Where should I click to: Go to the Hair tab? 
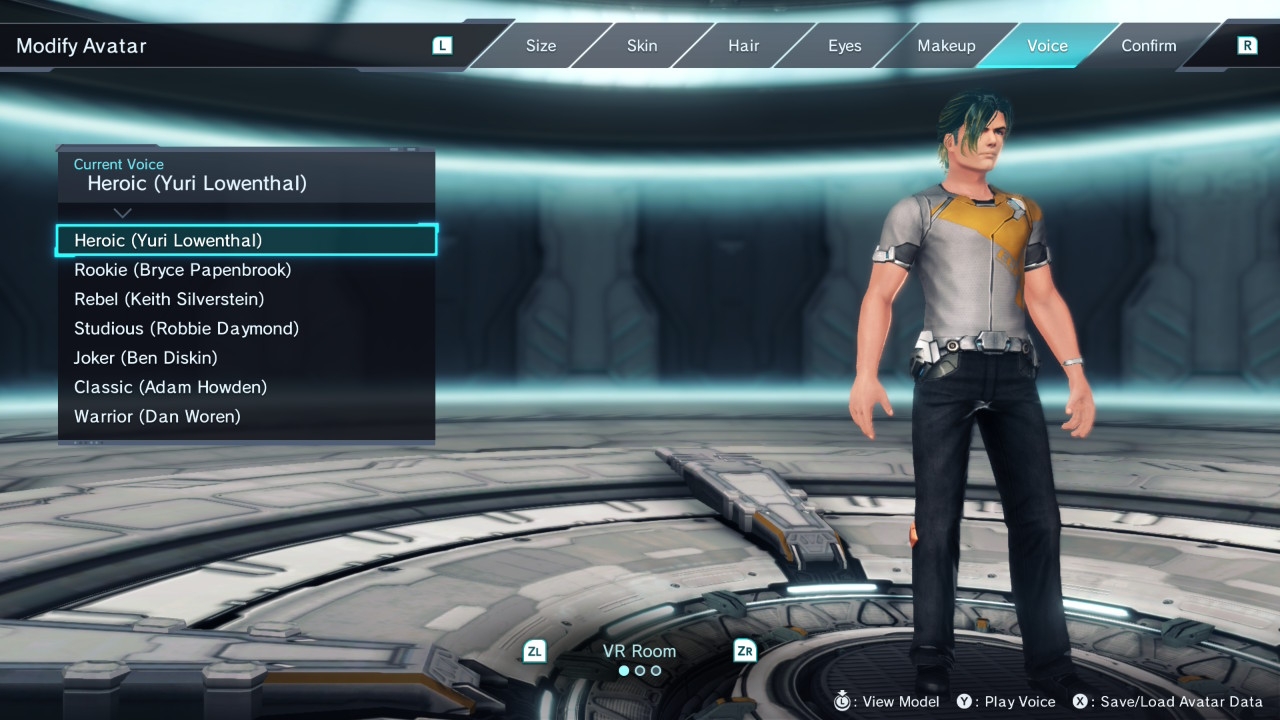pyautogui.click(x=743, y=46)
